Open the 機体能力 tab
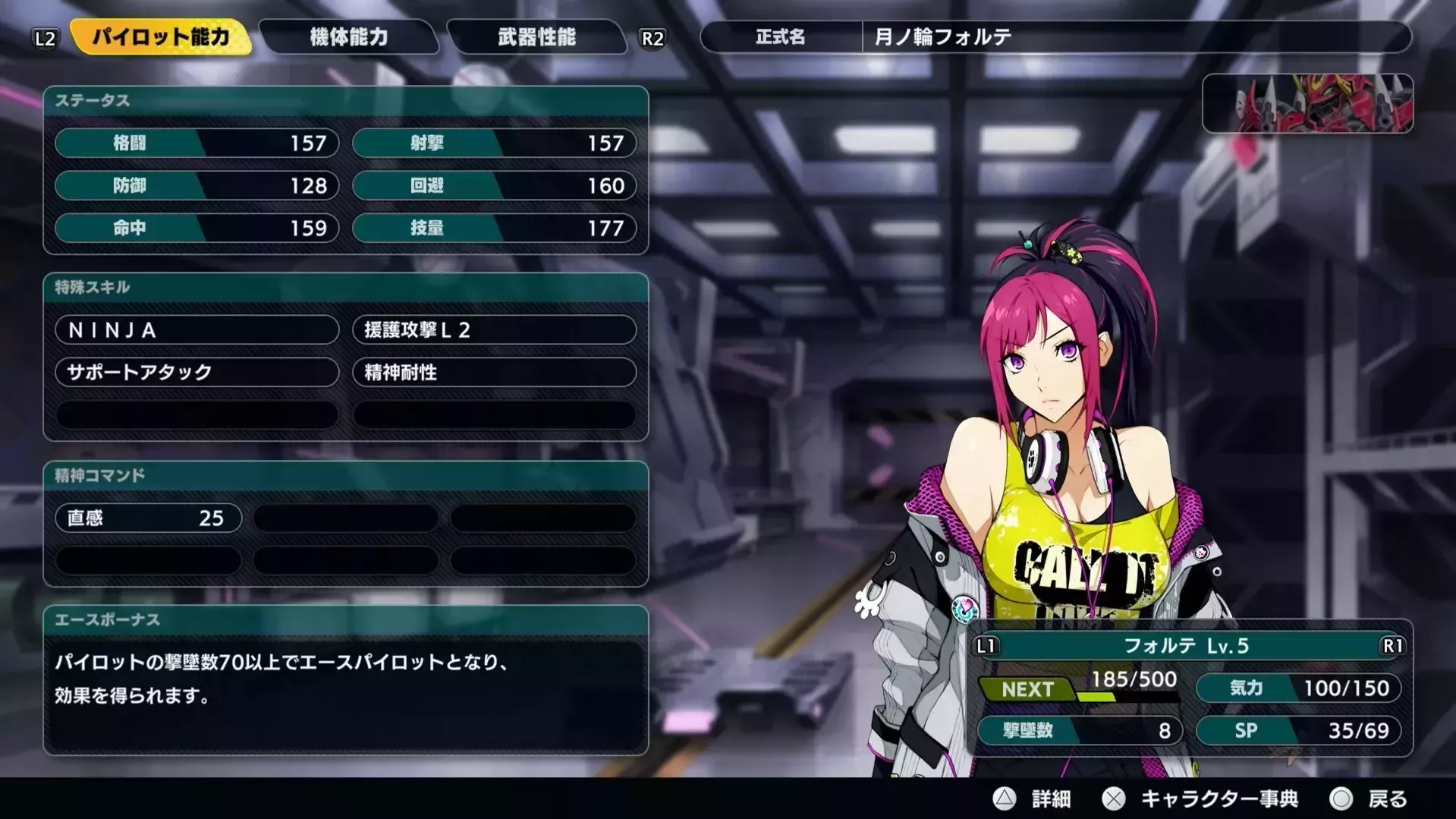1456x819 pixels. [348, 38]
